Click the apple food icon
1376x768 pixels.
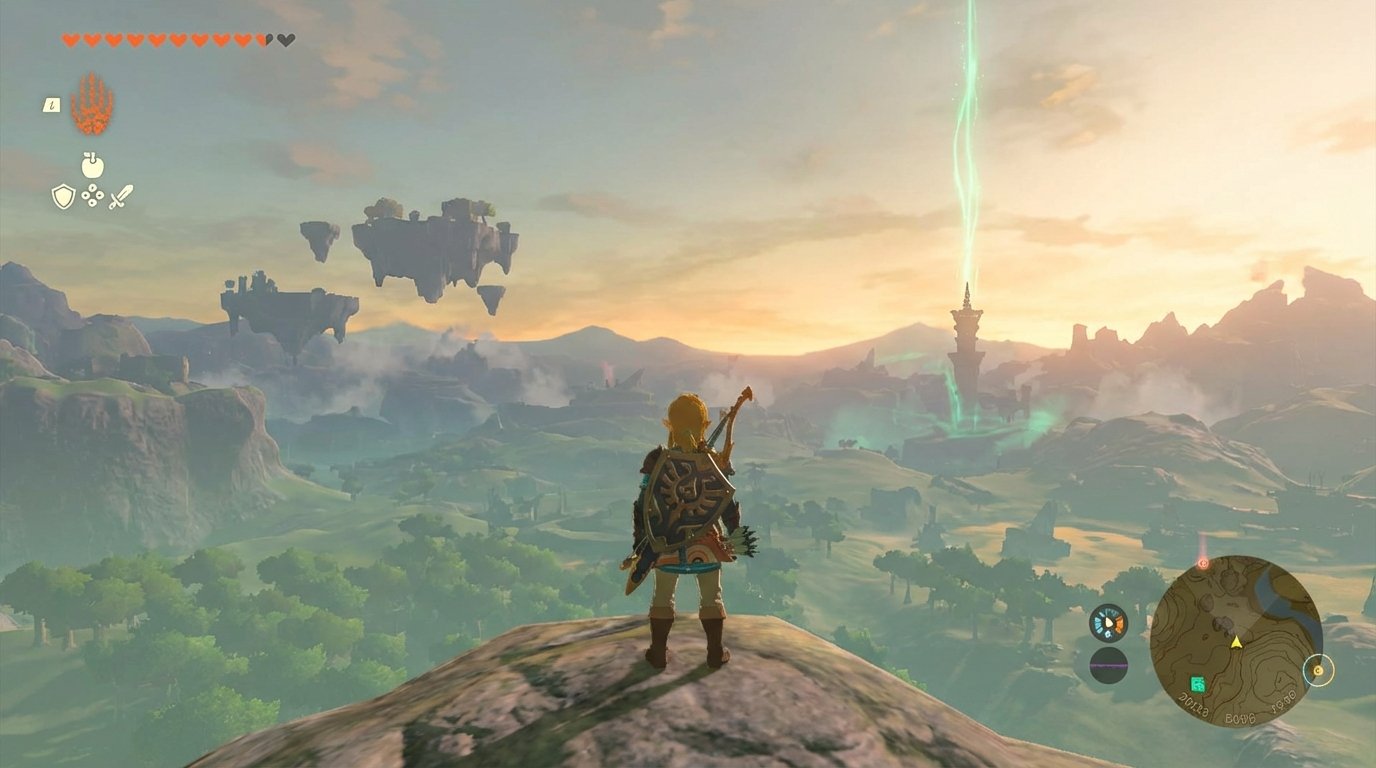(92, 165)
